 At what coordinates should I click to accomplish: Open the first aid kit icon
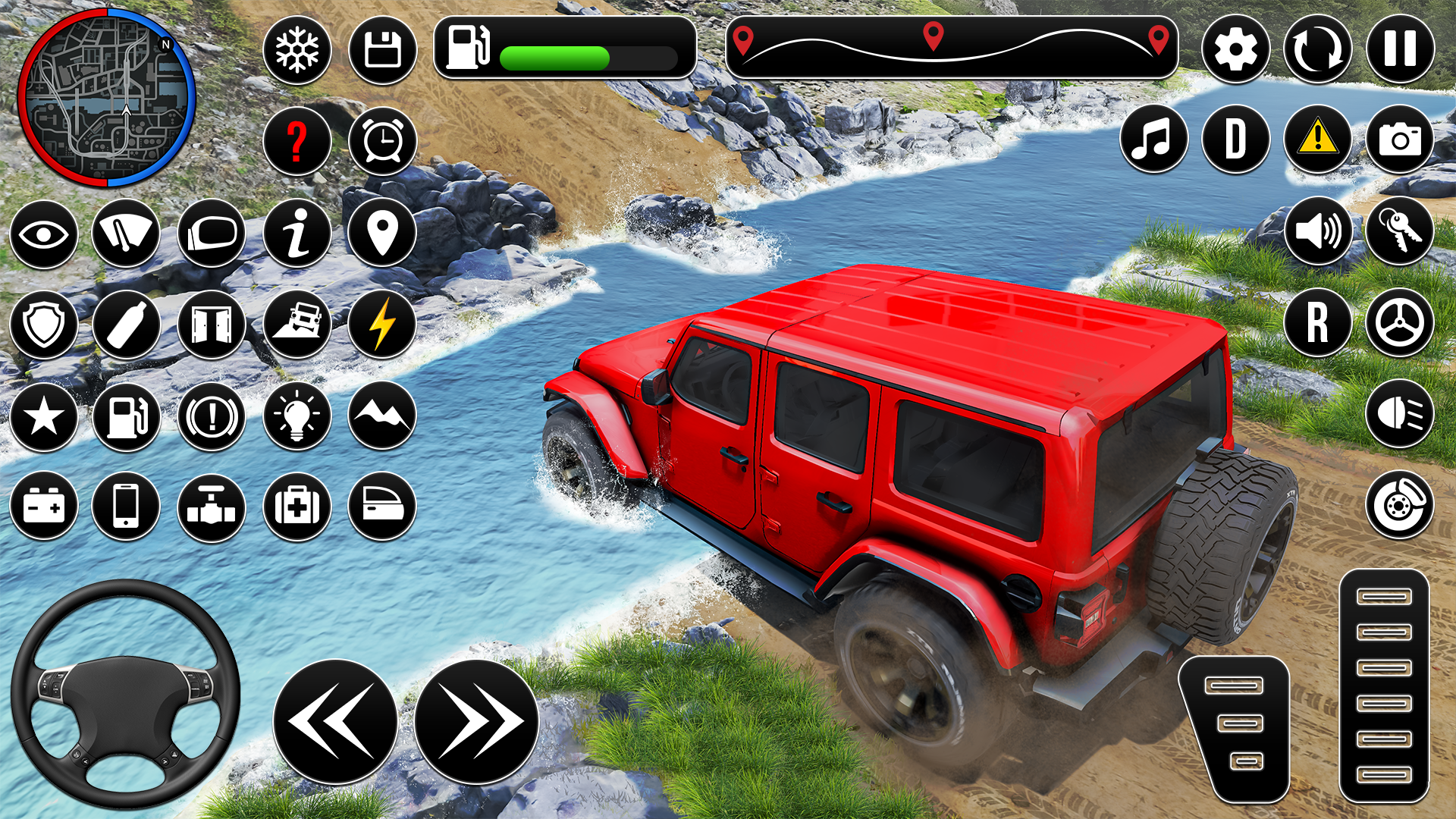click(297, 507)
